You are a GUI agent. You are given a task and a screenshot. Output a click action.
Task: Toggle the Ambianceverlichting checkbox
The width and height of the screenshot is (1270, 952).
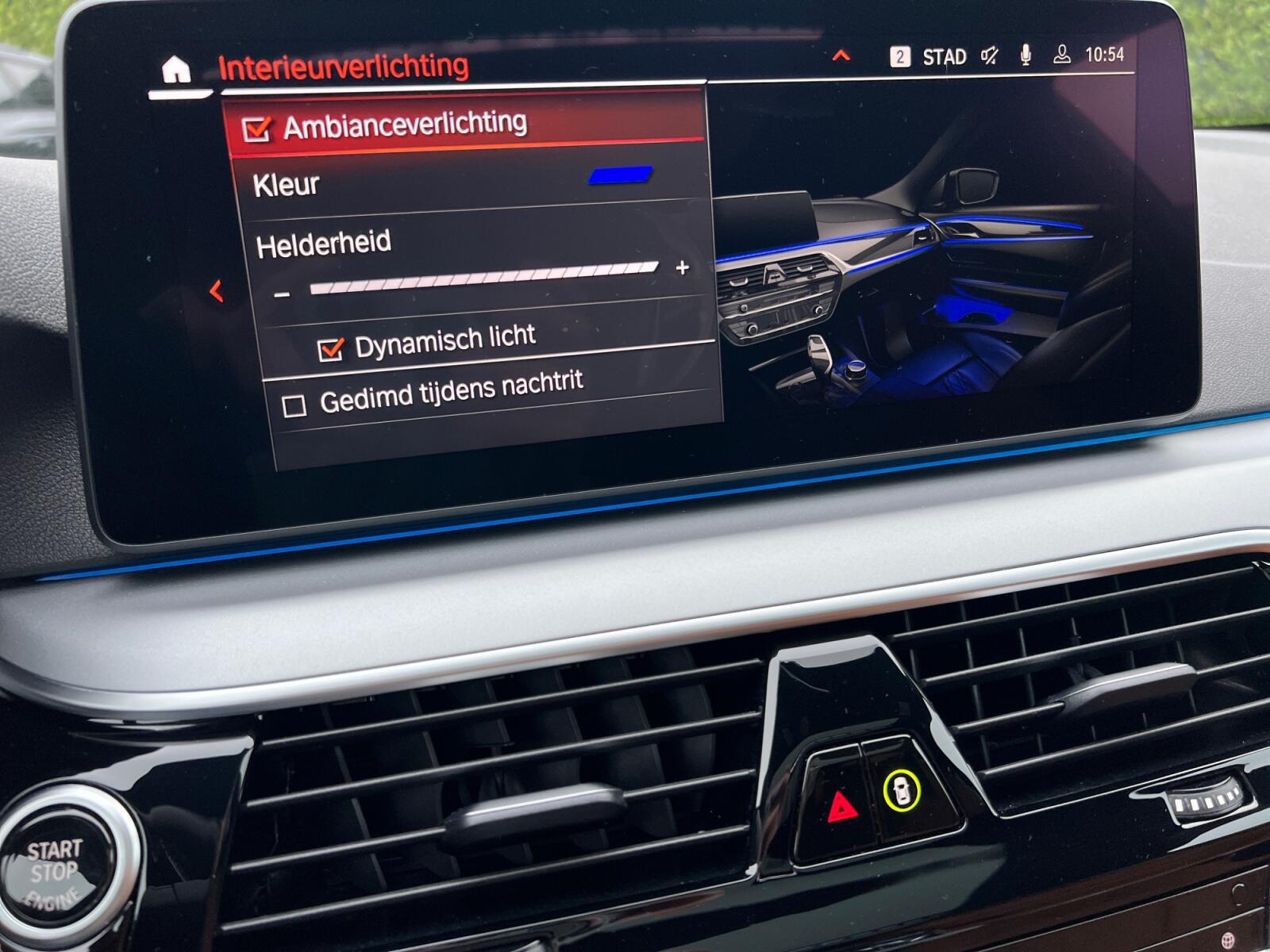tap(256, 129)
